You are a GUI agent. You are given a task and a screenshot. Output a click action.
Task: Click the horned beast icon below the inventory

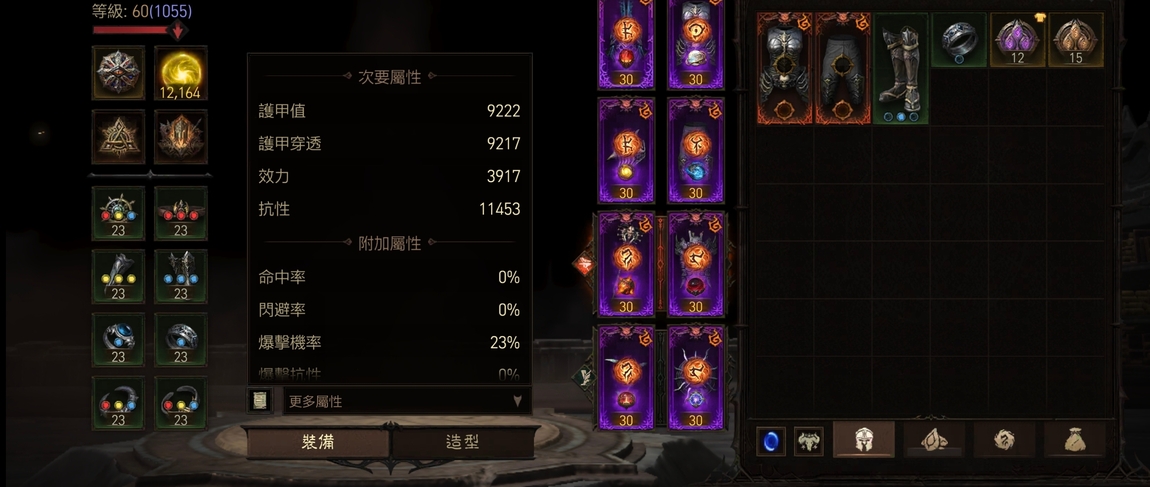(808, 441)
